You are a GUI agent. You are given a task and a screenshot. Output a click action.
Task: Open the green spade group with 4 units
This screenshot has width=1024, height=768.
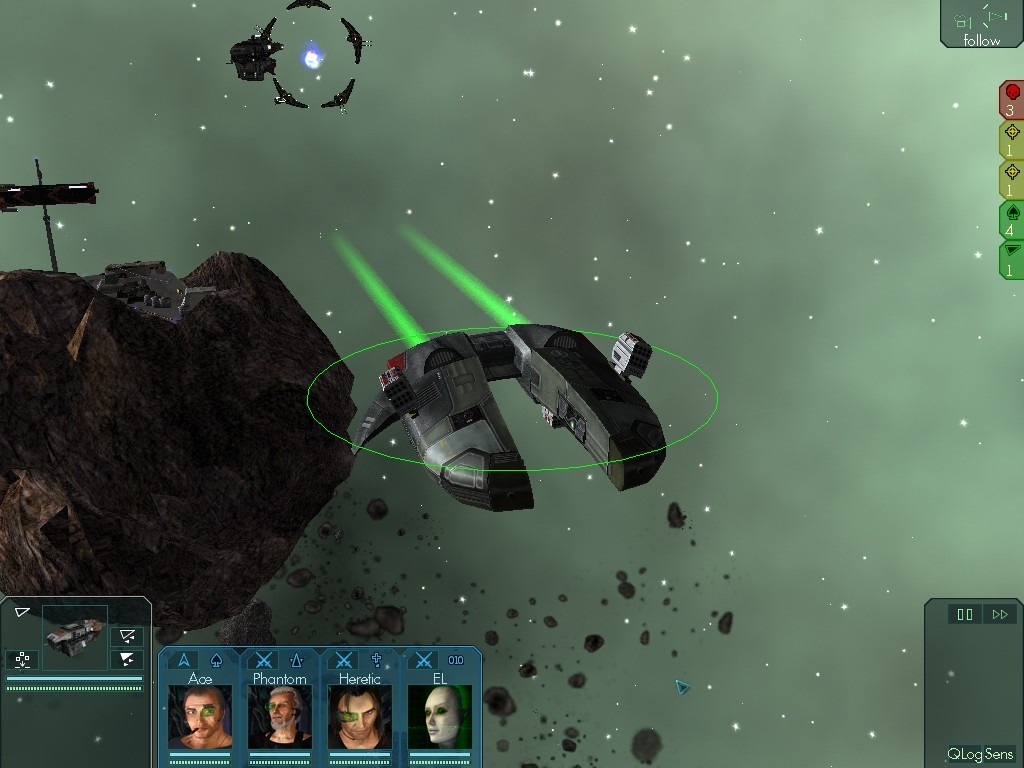tap(1011, 220)
